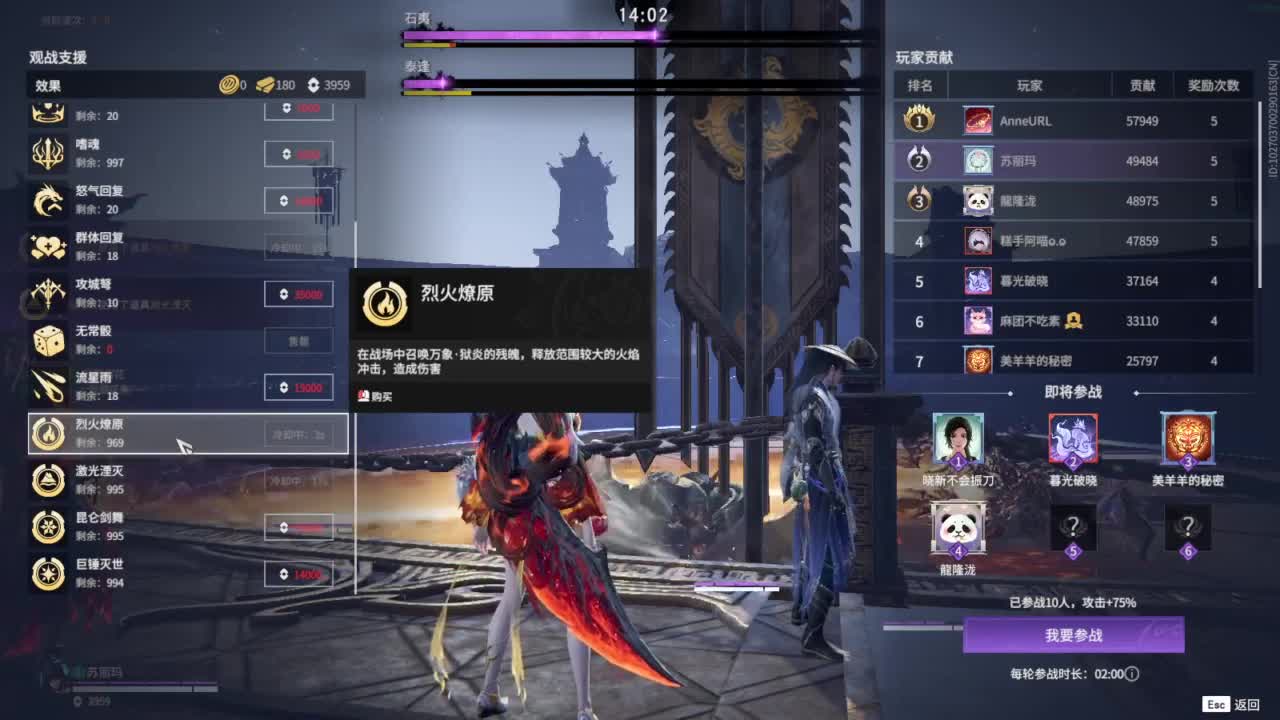Select the 群体回复 group heal icon

pos(47,246)
